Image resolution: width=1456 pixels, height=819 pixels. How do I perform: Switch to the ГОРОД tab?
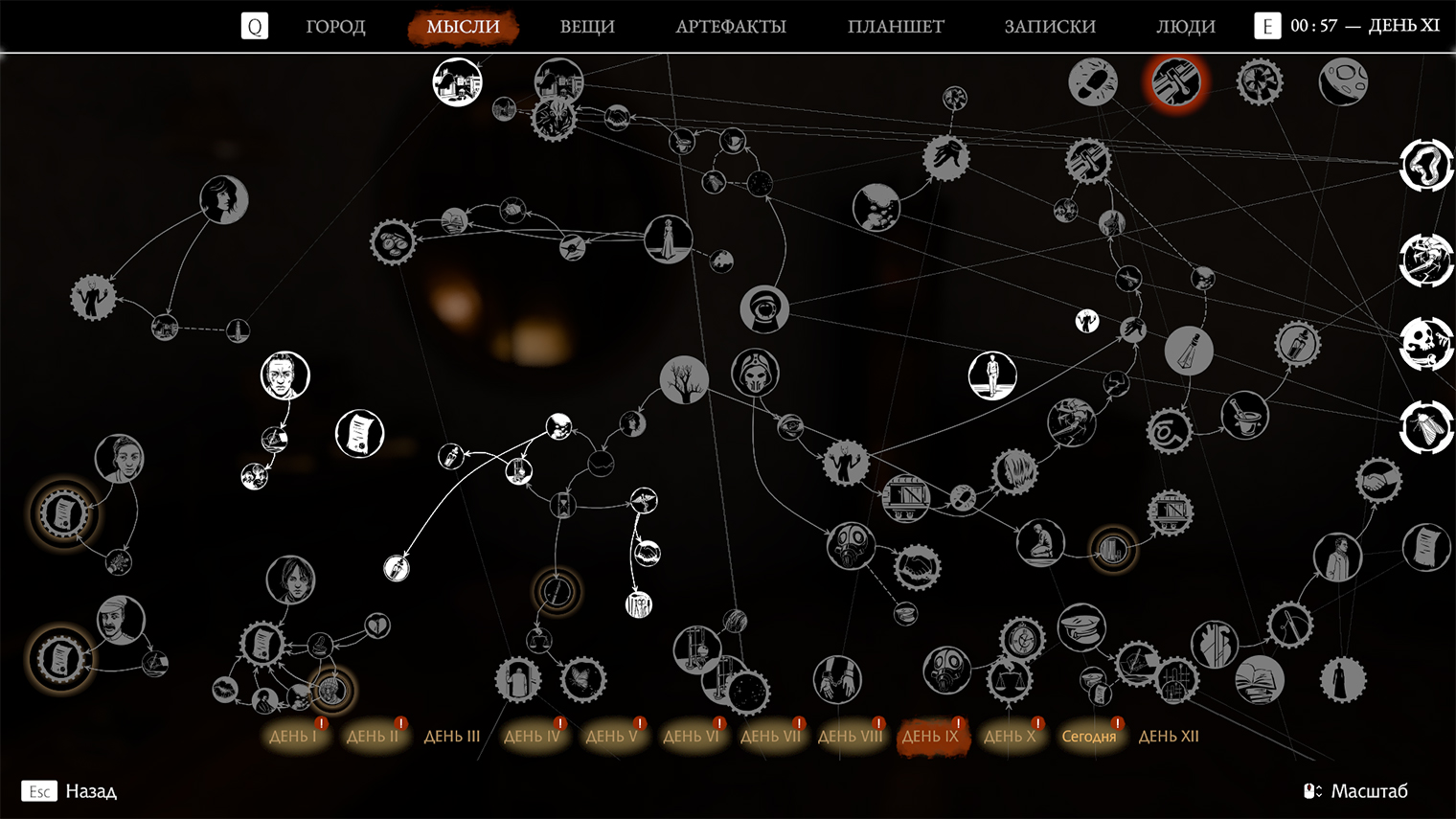(x=335, y=27)
